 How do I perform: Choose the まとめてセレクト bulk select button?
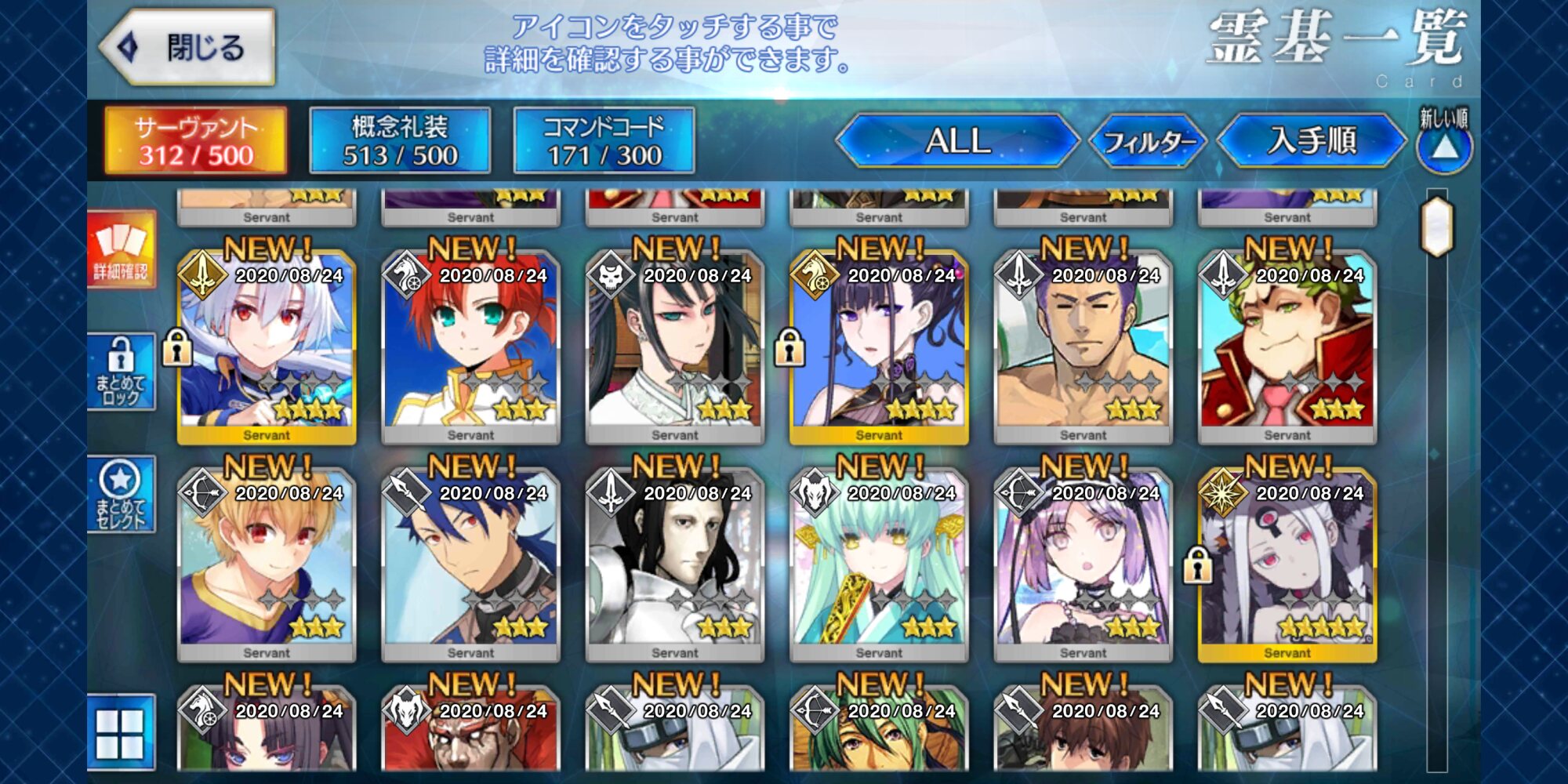point(122,494)
